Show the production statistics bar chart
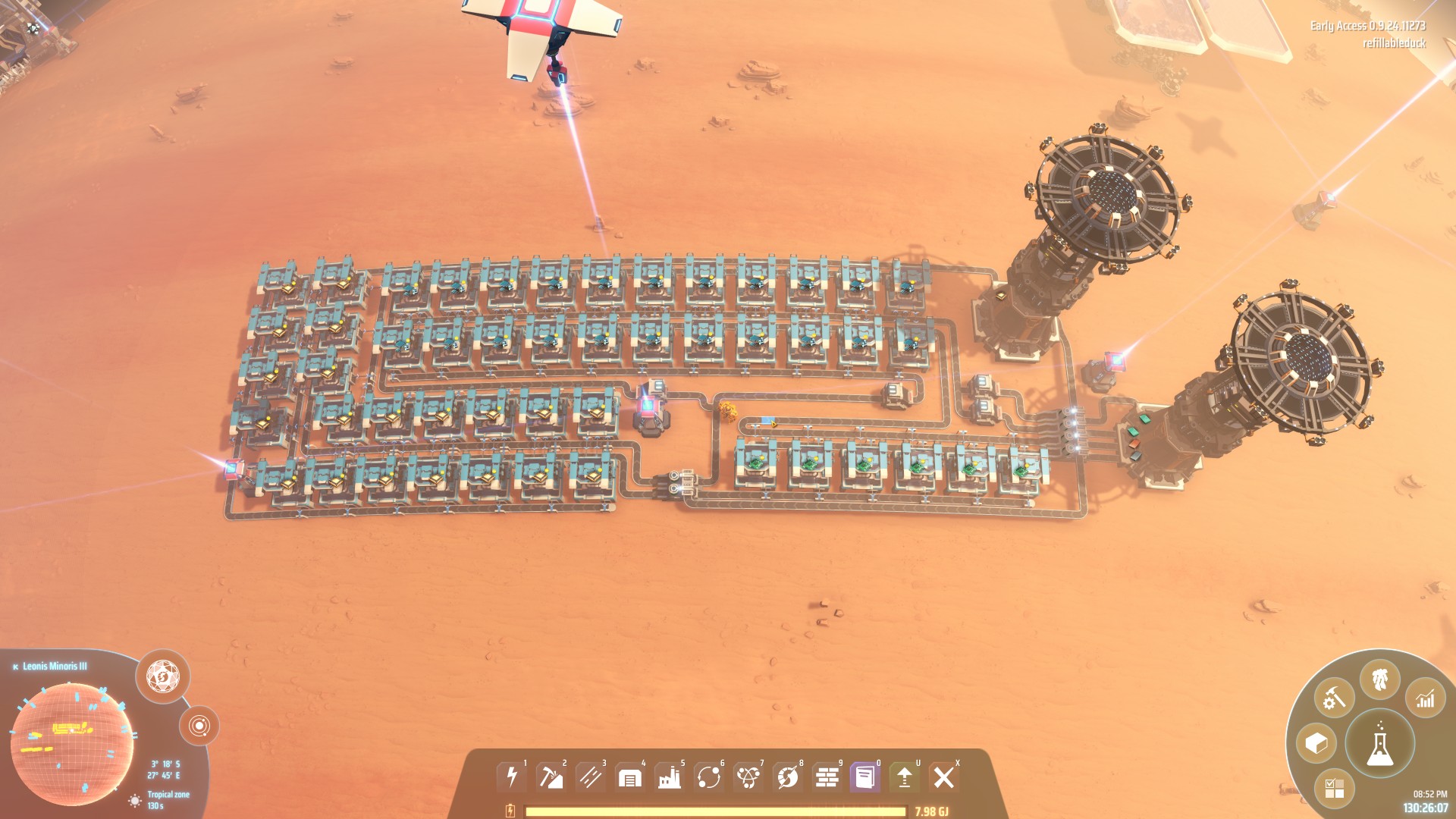 click(1425, 698)
